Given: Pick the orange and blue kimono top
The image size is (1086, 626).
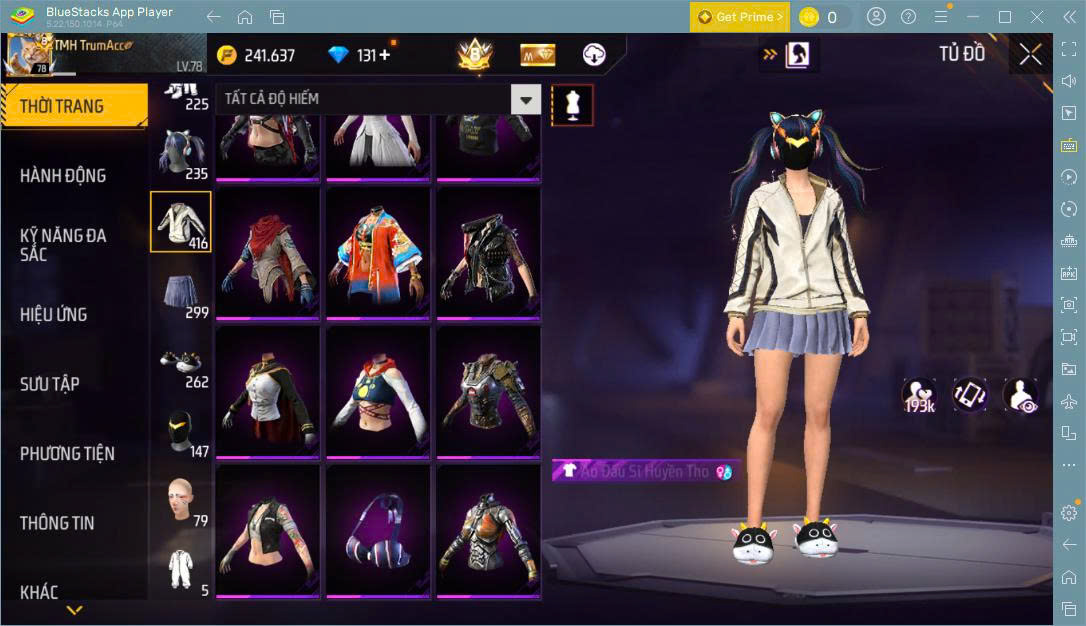Looking at the screenshot, I should 378,252.
